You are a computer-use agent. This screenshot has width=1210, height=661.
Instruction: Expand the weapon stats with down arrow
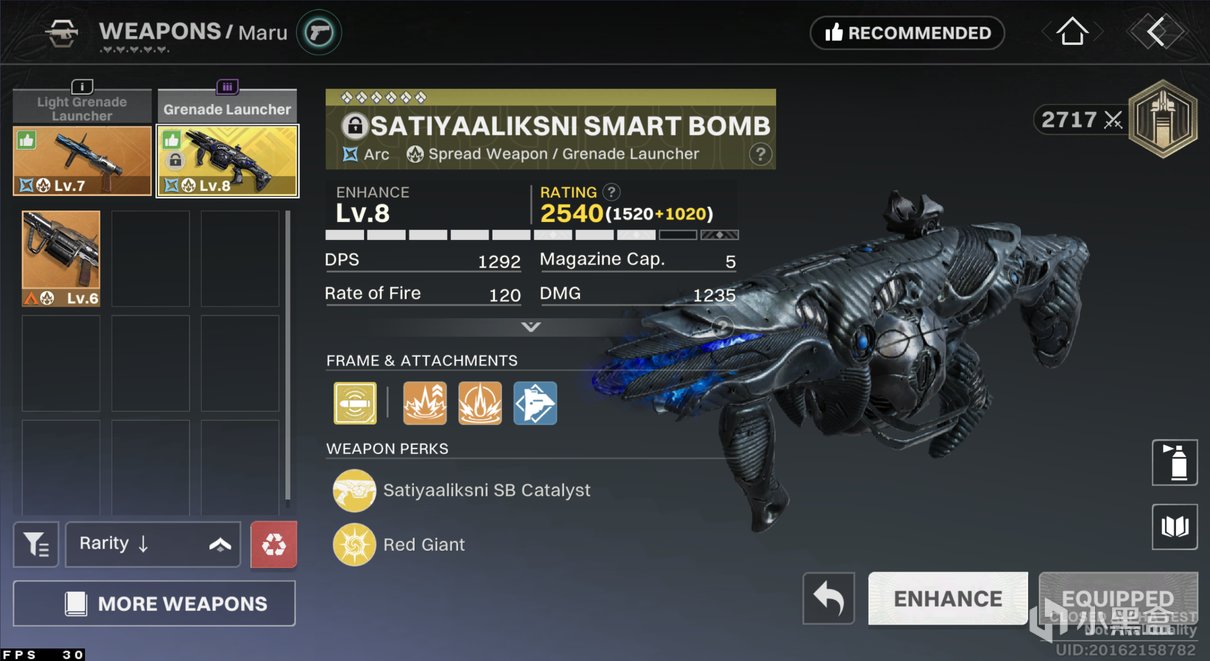531,327
